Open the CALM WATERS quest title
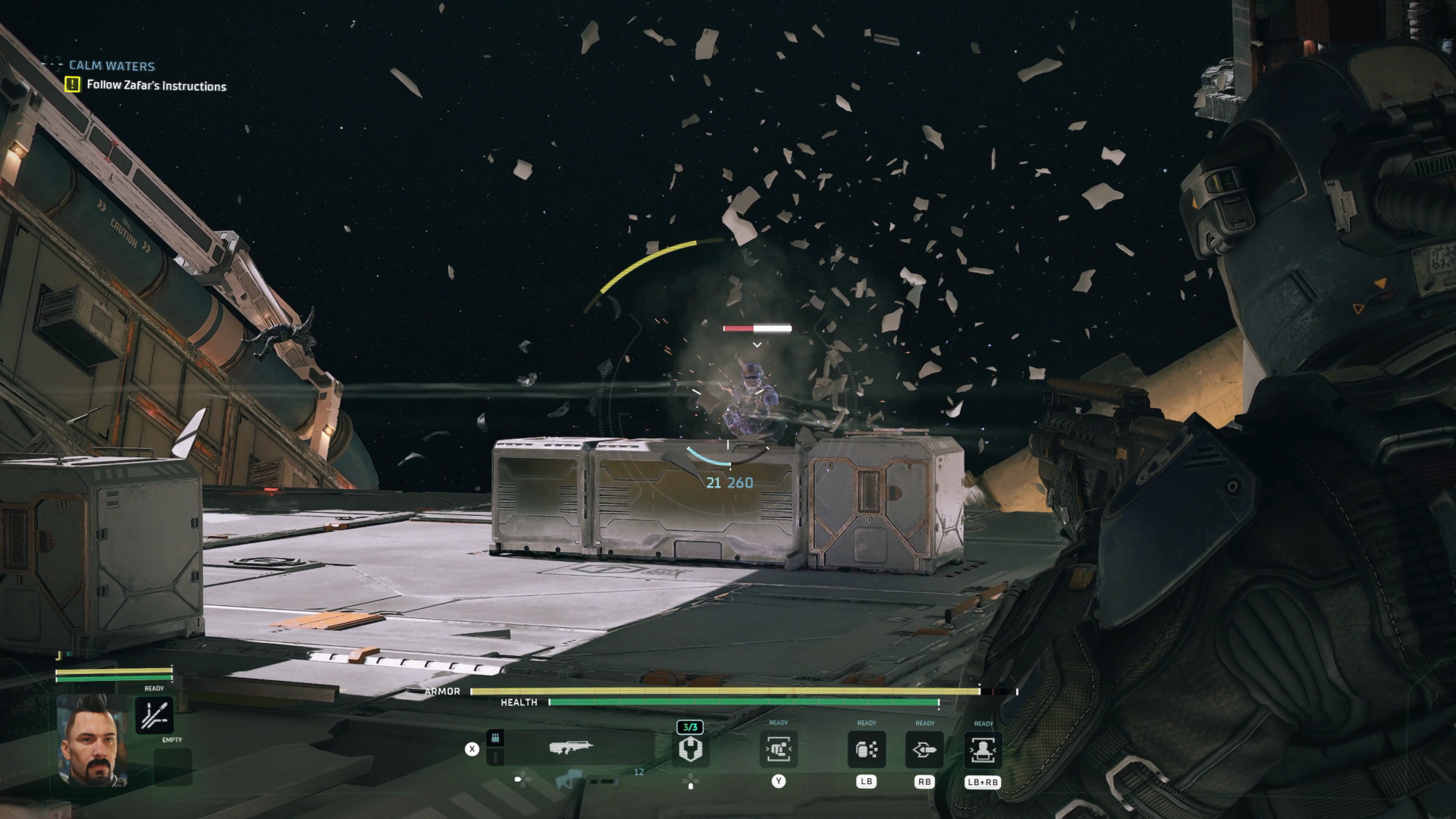 click(x=110, y=65)
